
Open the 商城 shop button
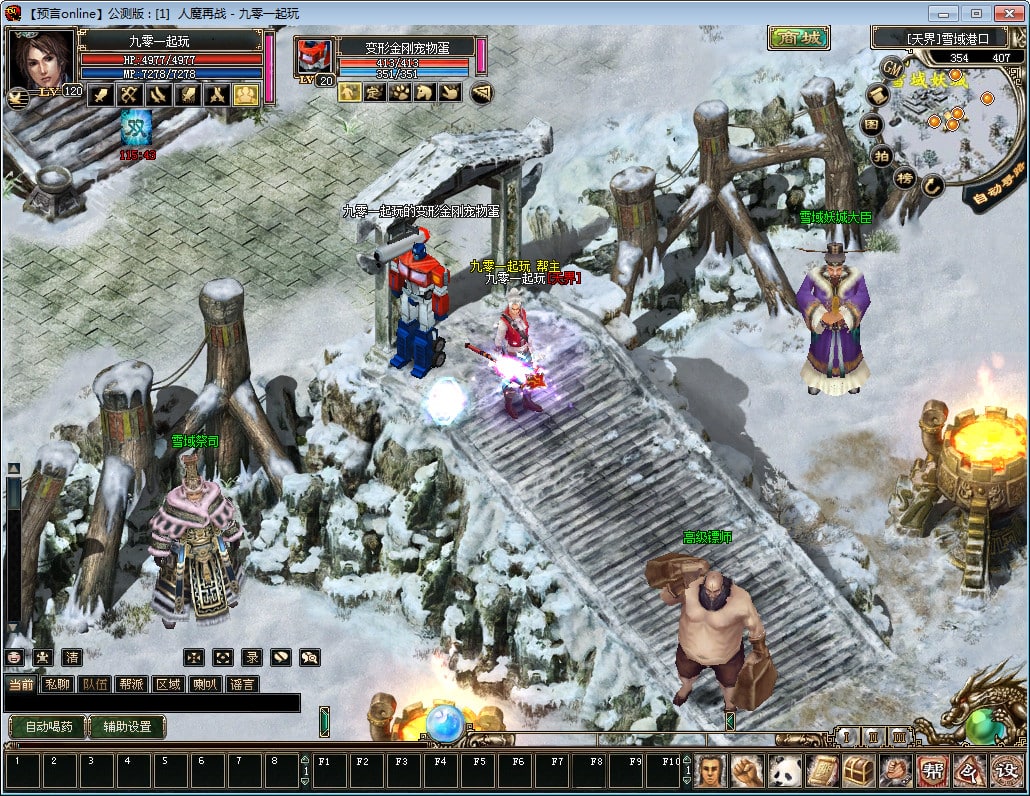click(x=799, y=38)
